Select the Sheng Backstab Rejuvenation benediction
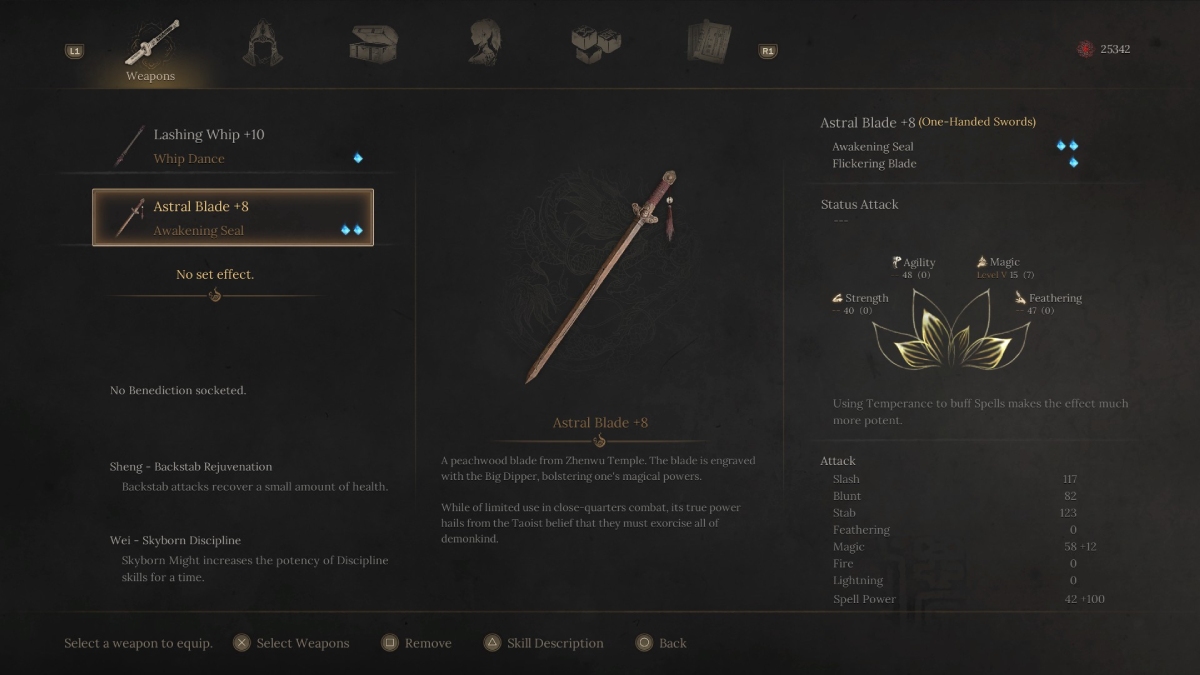This screenshot has width=1200, height=675. 191,467
